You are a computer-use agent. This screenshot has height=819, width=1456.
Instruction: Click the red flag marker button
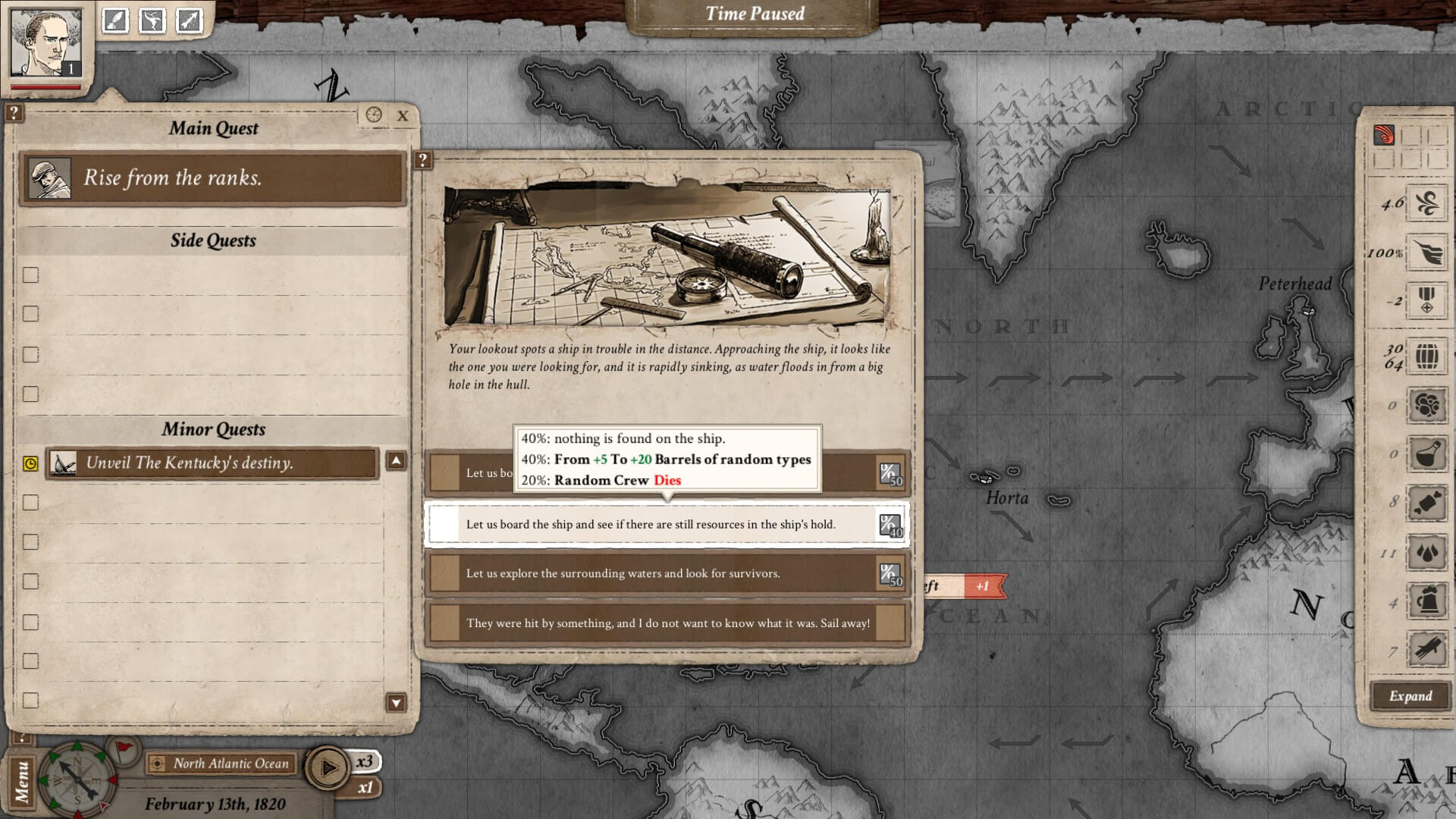click(x=123, y=749)
